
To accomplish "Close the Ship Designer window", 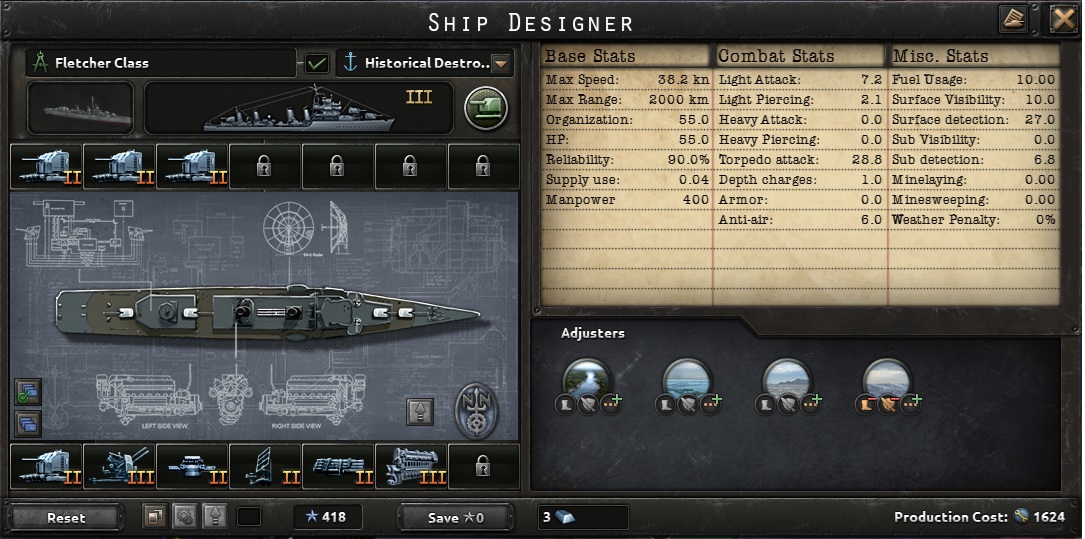I will (1062, 20).
